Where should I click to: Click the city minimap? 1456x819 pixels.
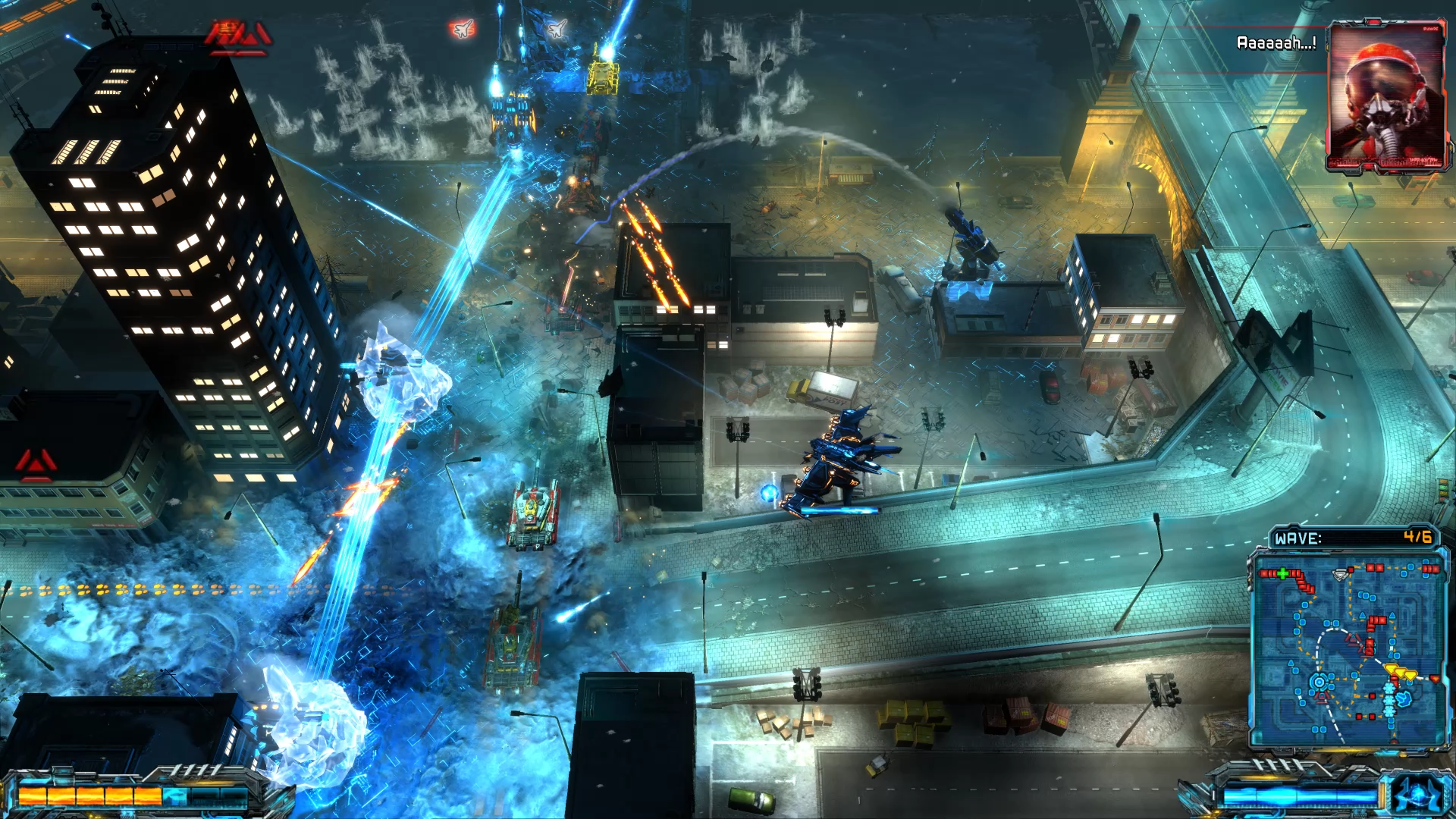coord(1347,651)
